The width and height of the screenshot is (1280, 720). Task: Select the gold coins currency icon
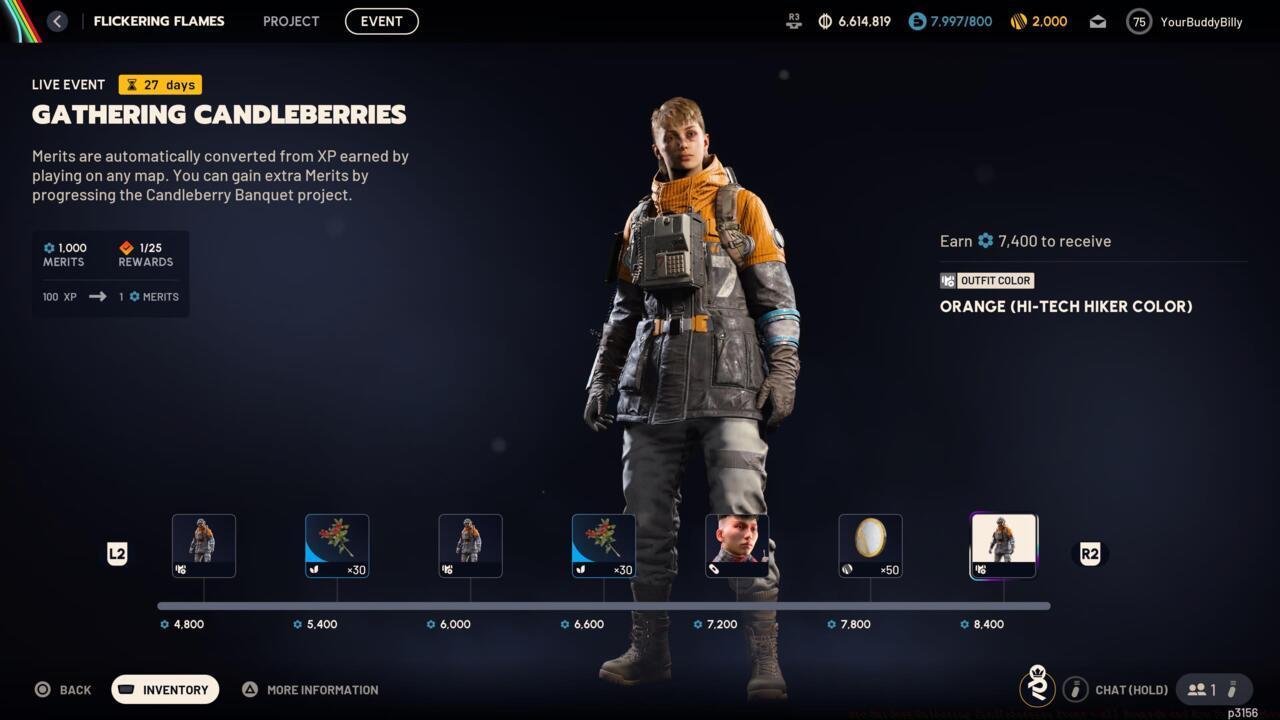coord(1017,21)
